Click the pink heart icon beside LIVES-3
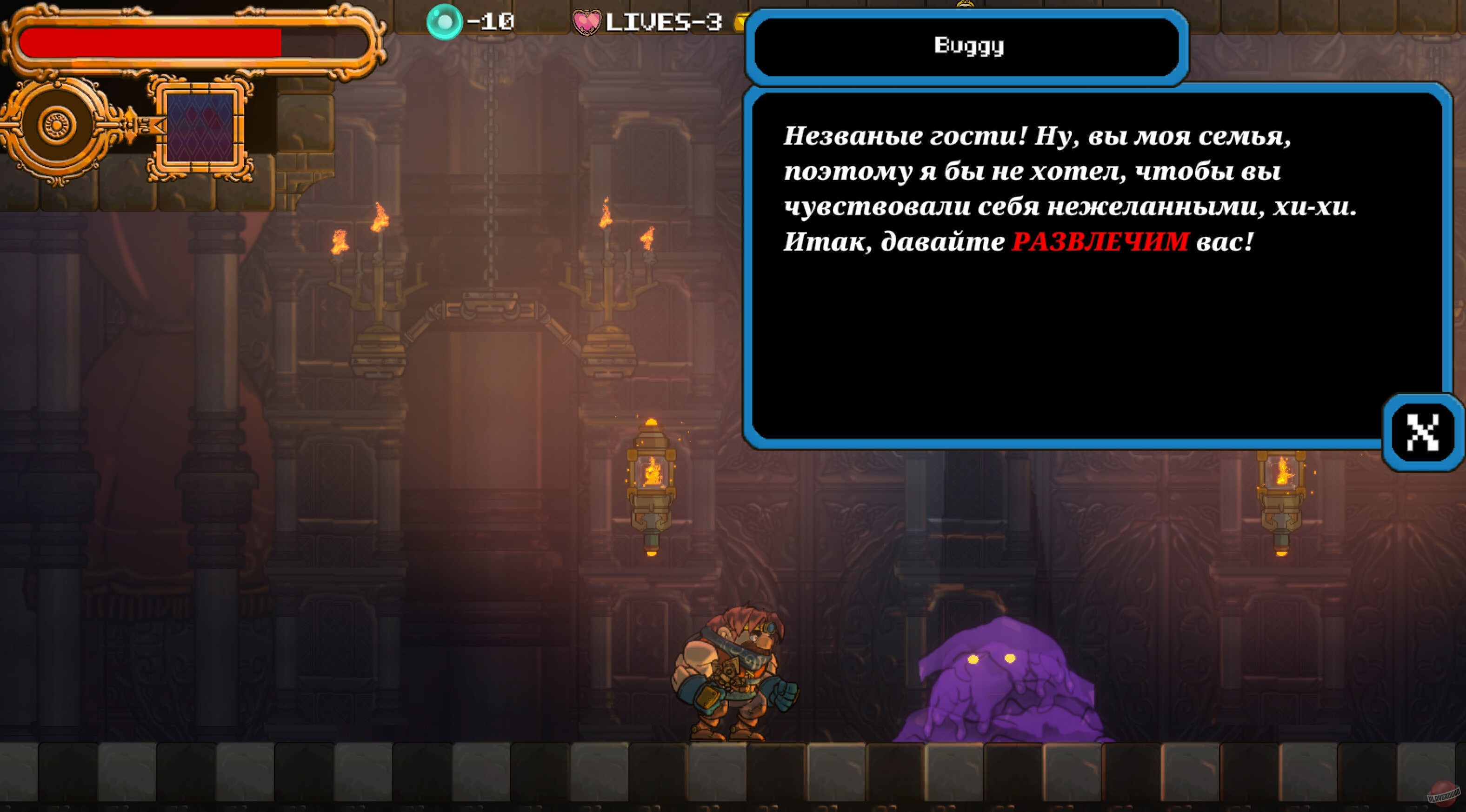Viewport: 1466px width, 812px height. click(x=587, y=23)
